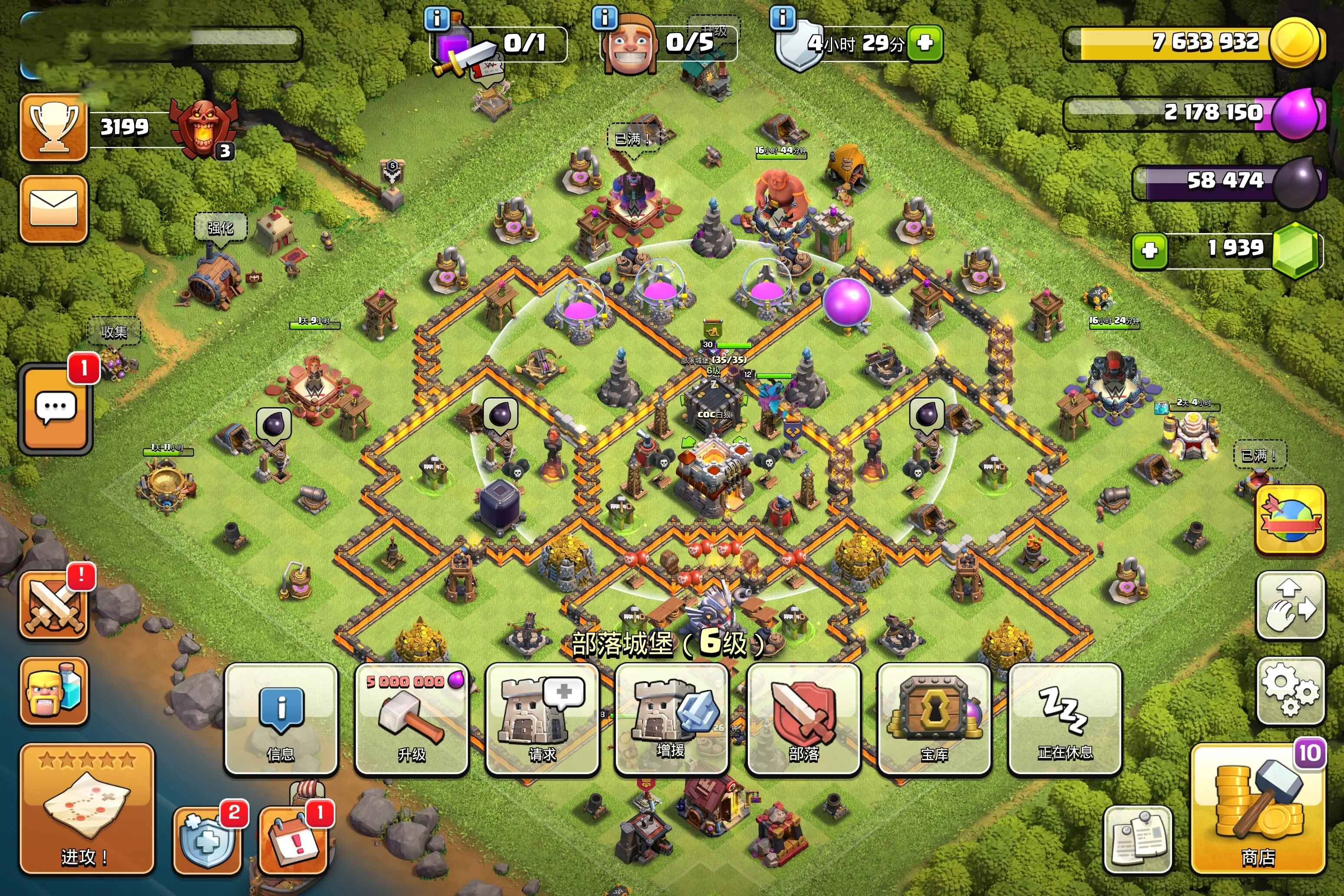1344x896 pixels.
Task: Open the 宝库 treasury
Action: click(x=934, y=719)
